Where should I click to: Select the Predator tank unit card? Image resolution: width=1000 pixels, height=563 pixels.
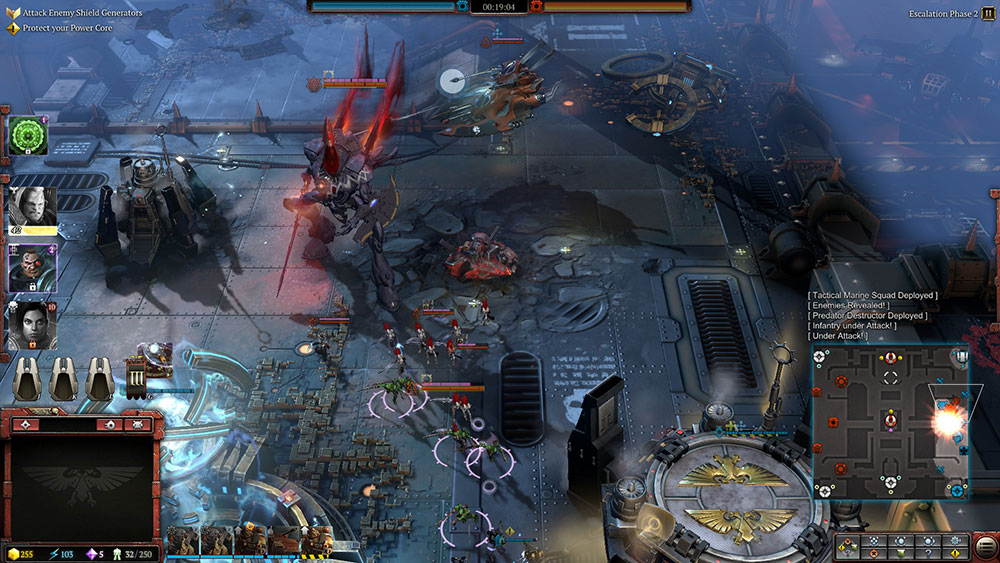[x=283, y=541]
